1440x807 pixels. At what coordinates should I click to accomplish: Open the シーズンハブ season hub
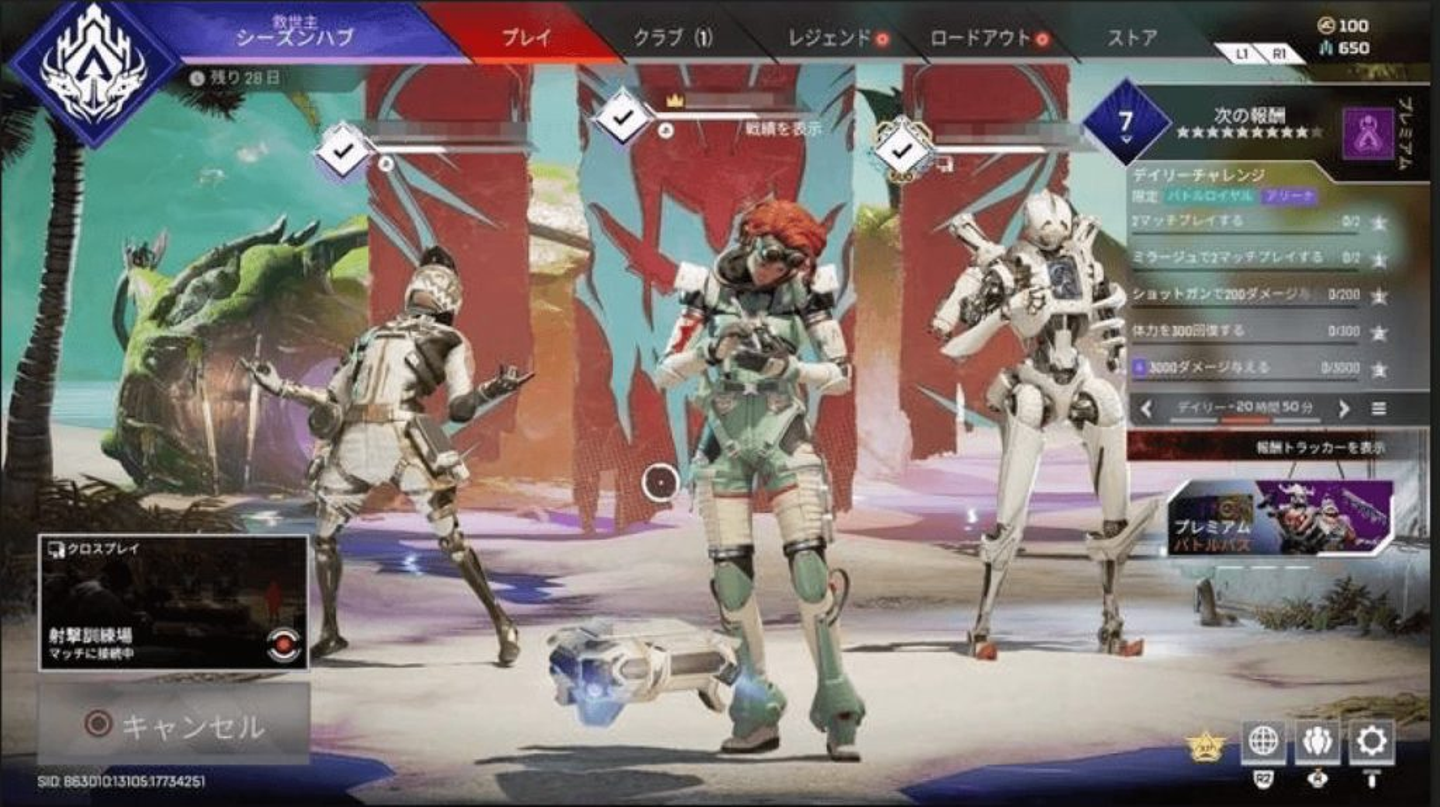click(x=294, y=36)
